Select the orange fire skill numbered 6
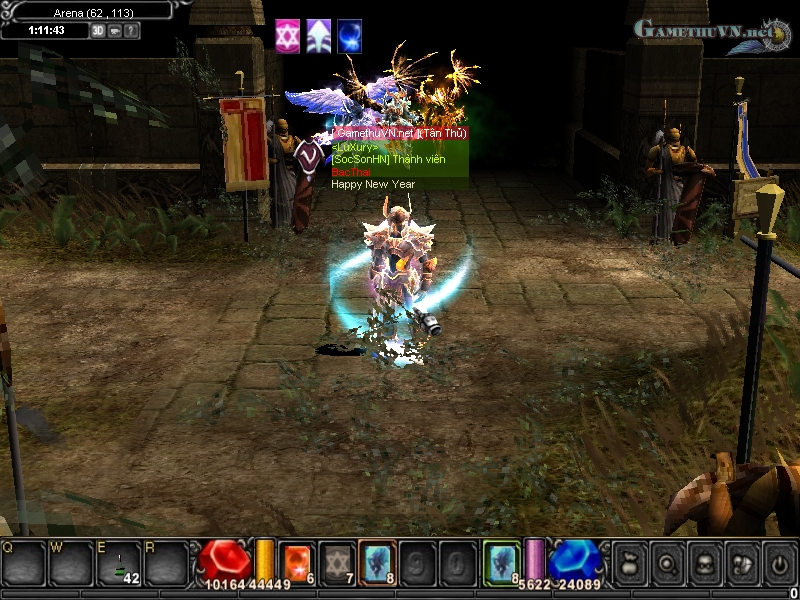Image resolution: width=800 pixels, height=600 pixels. click(297, 563)
